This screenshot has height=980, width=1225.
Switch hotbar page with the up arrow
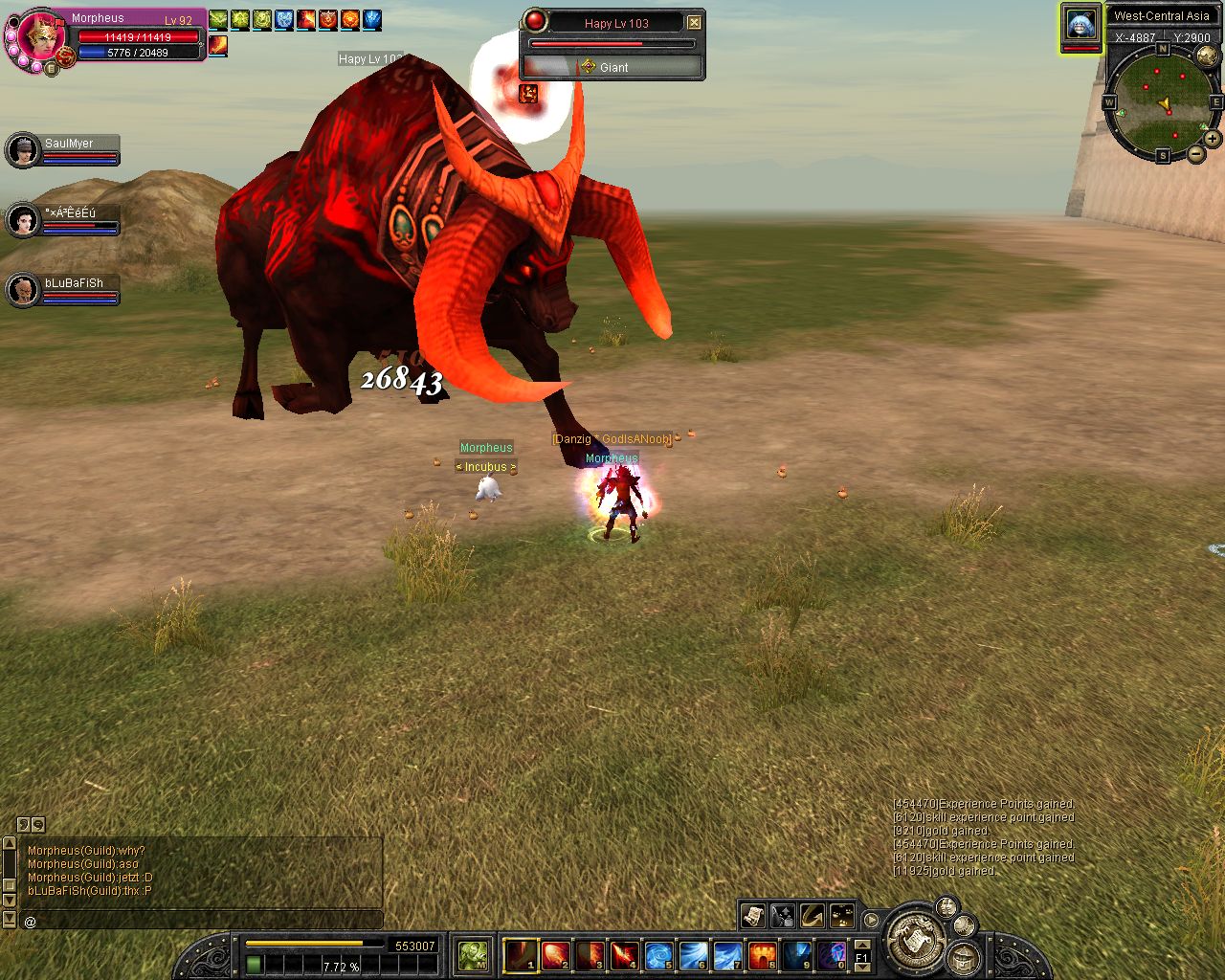(862, 945)
